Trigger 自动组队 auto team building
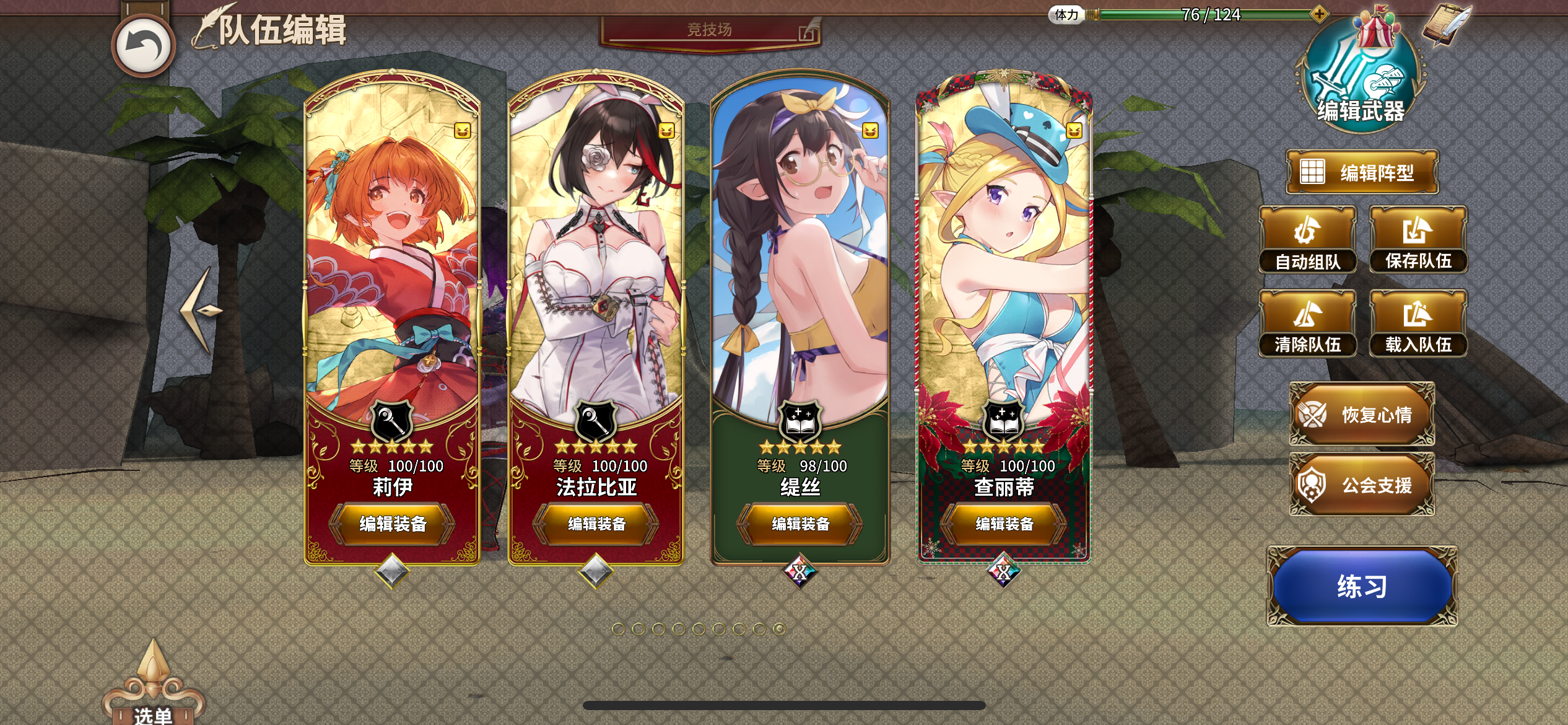 pos(1308,240)
